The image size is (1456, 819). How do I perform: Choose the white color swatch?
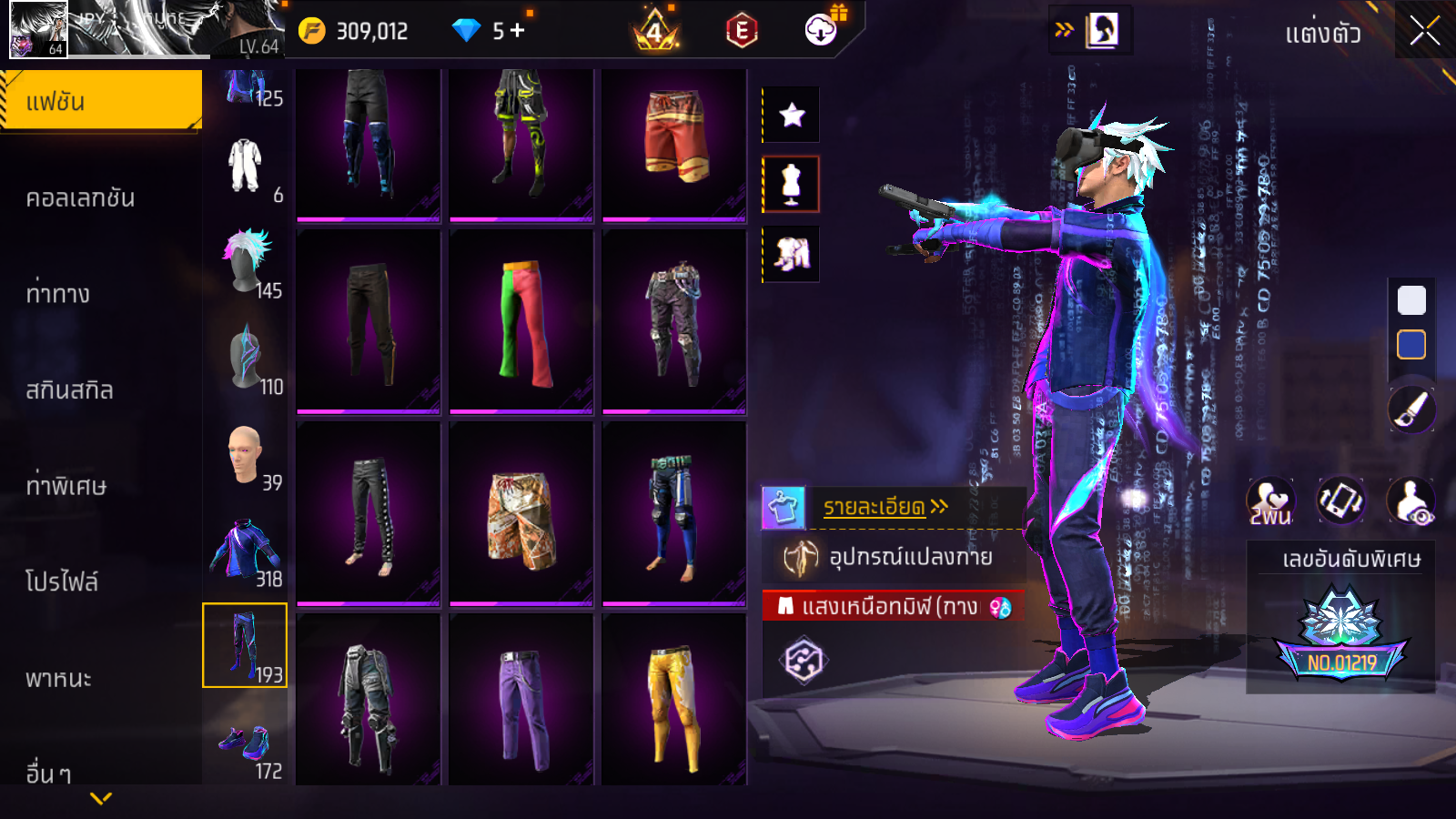(x=1411, y=300)
